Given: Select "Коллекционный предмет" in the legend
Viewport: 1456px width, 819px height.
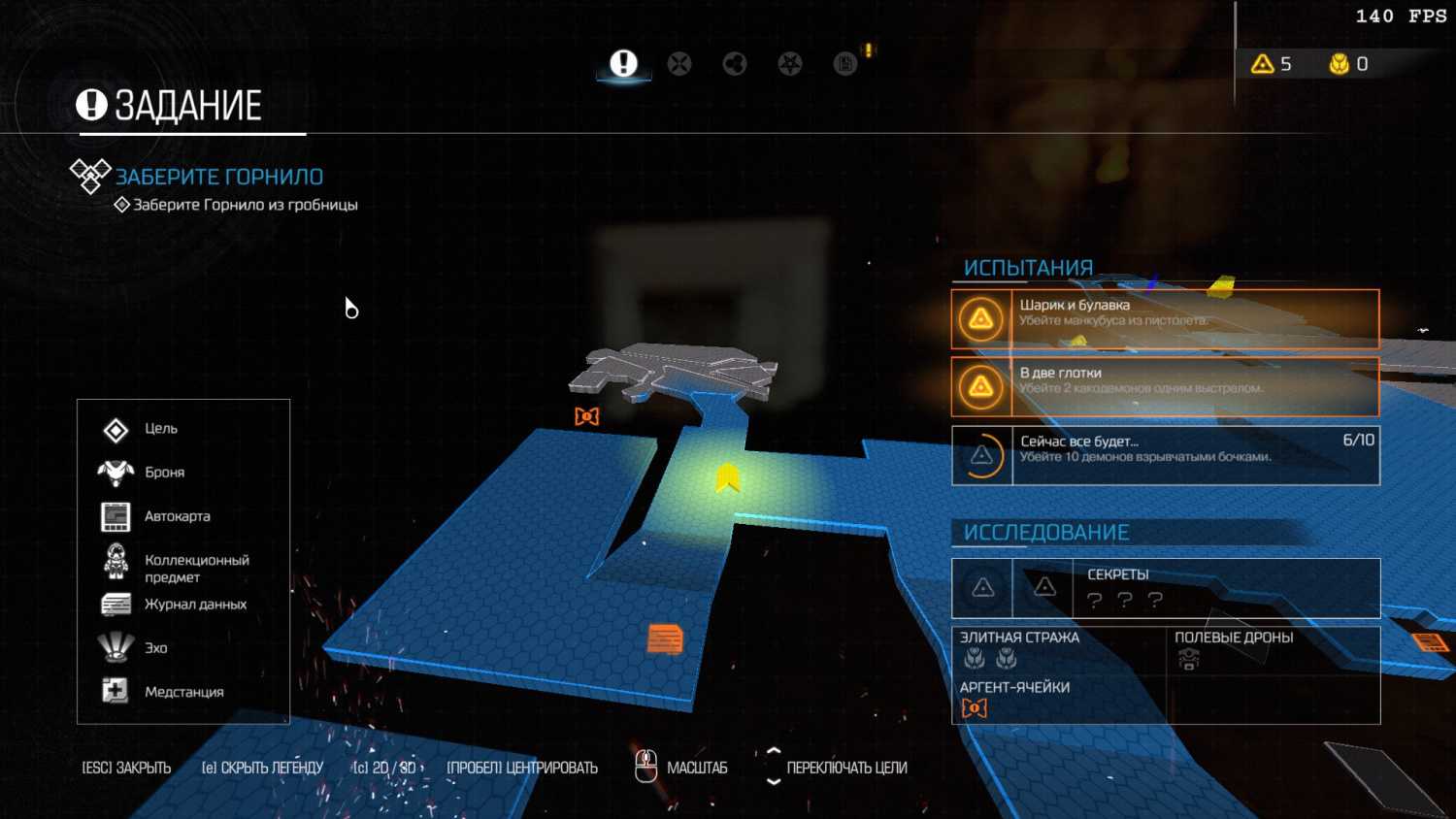Looking at the screenshot, I should (196, 568).
